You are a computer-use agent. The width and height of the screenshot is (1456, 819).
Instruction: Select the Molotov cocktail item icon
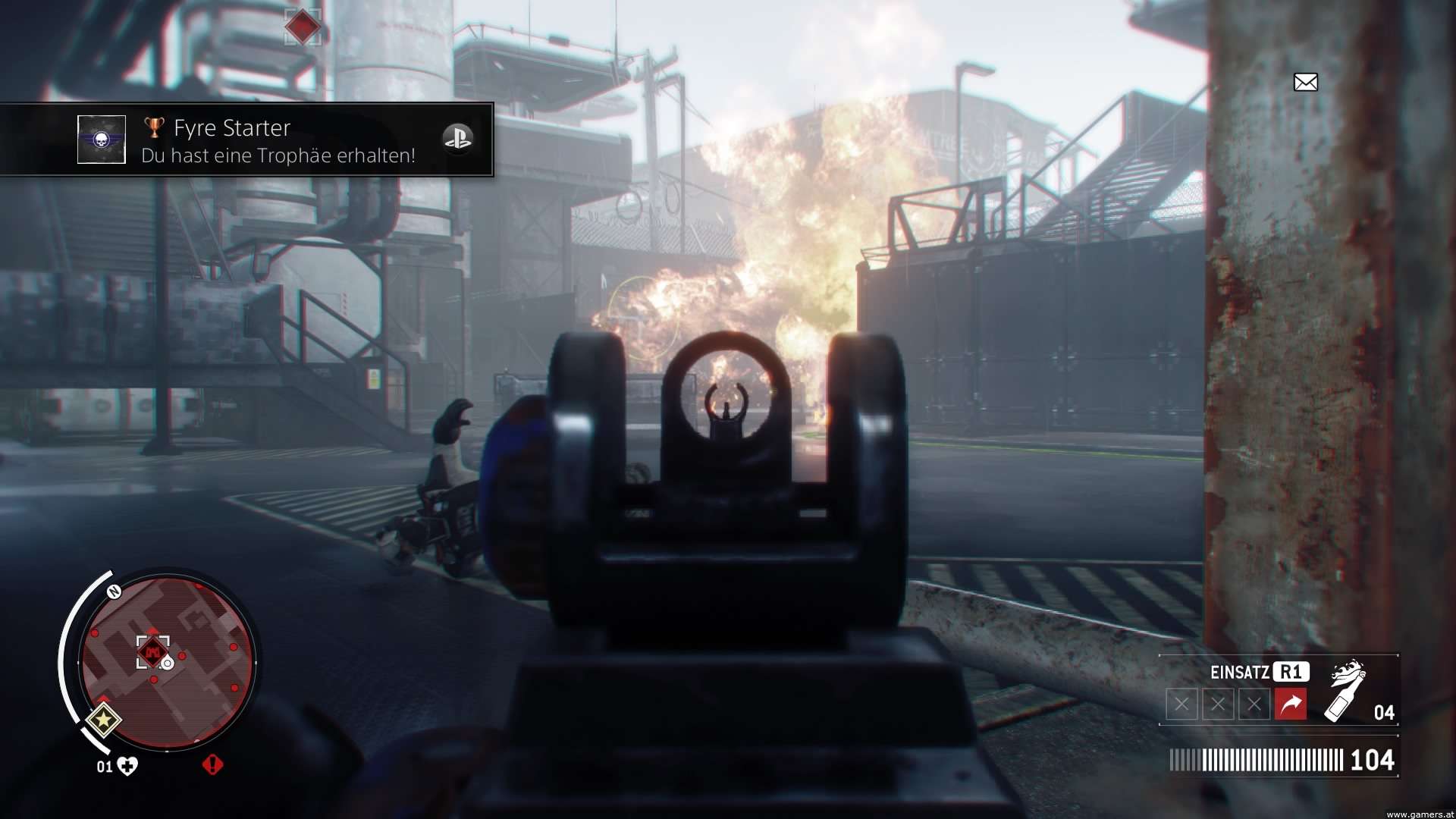pos(1345,691)
